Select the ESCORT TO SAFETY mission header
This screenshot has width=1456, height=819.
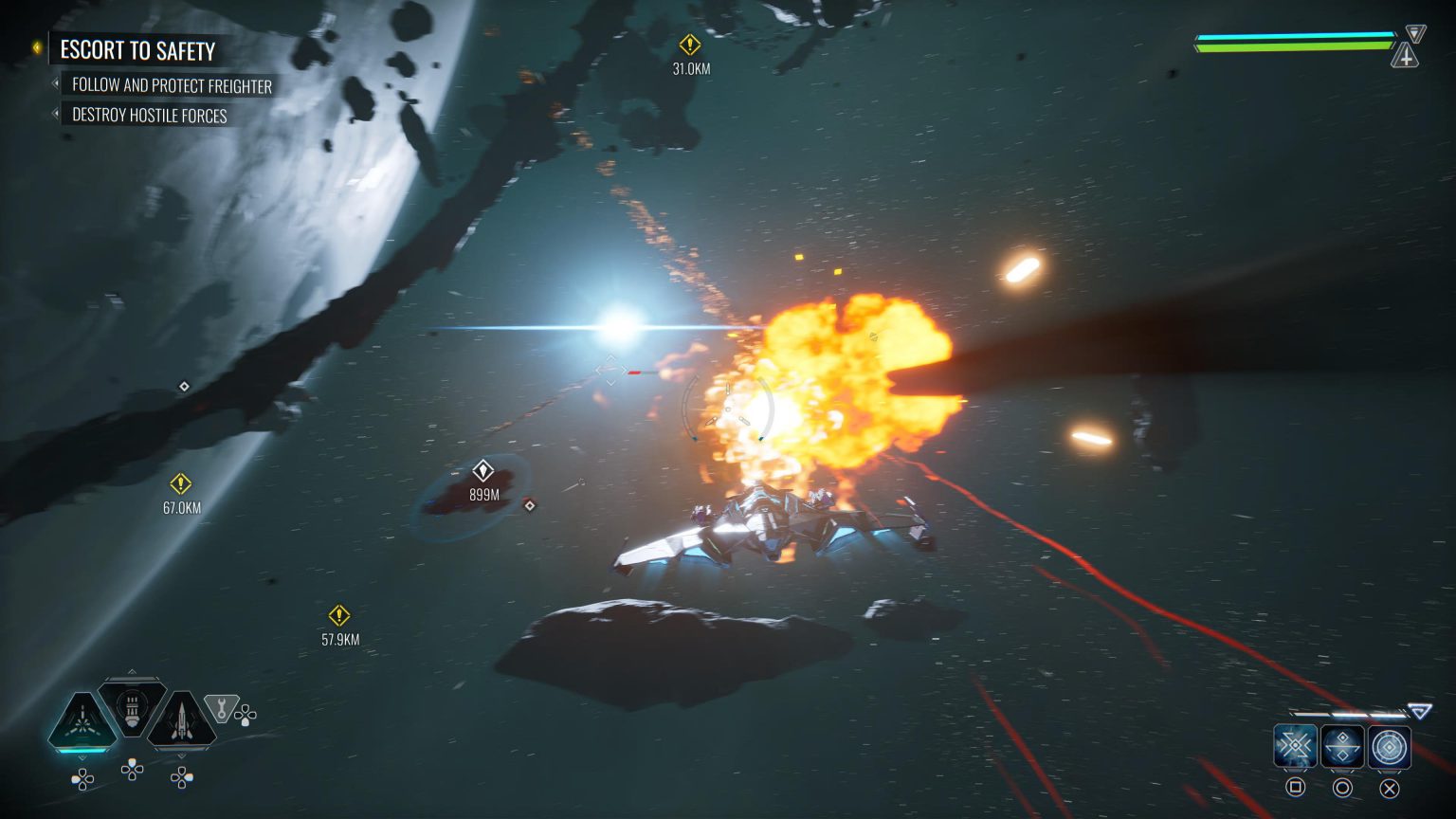(x=138, y=51)
